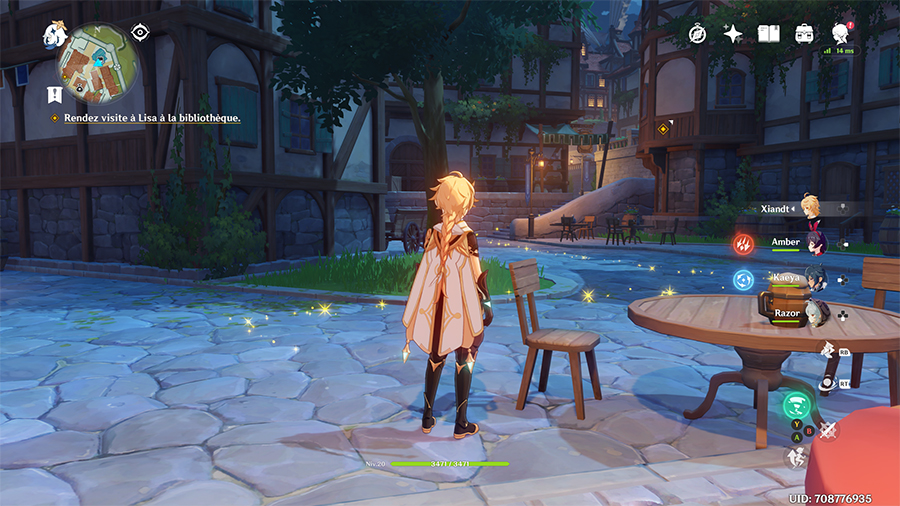Open the backpack inventory icon
Image resolution: width=900 pixels, height=506 pixels.
(804, 34)
